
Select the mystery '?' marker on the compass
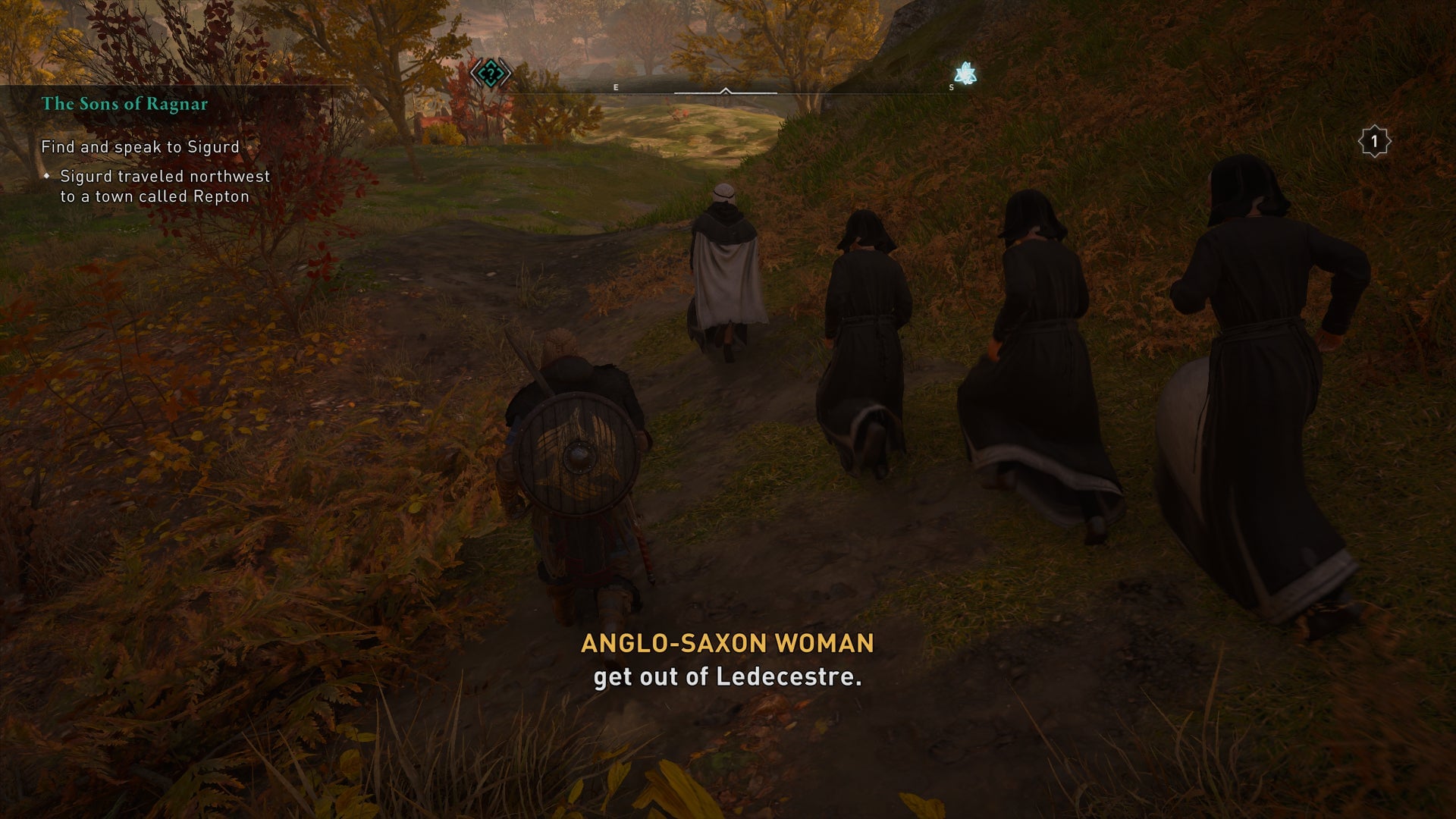[491, 72]
